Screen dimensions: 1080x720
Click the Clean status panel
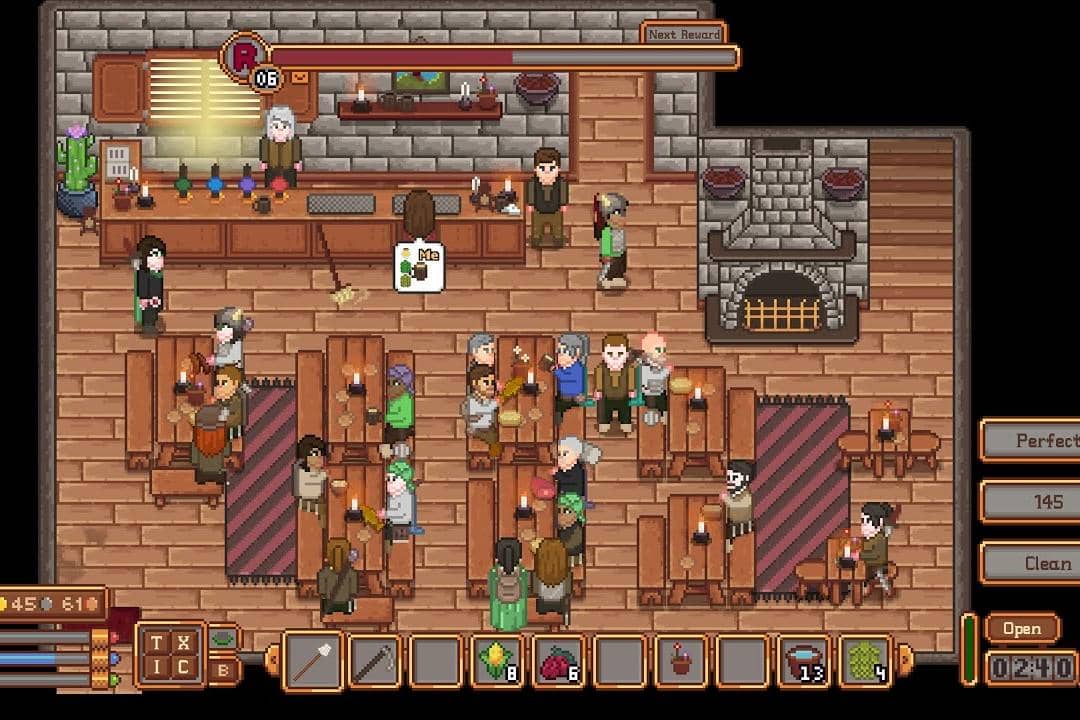(1030, 564)
